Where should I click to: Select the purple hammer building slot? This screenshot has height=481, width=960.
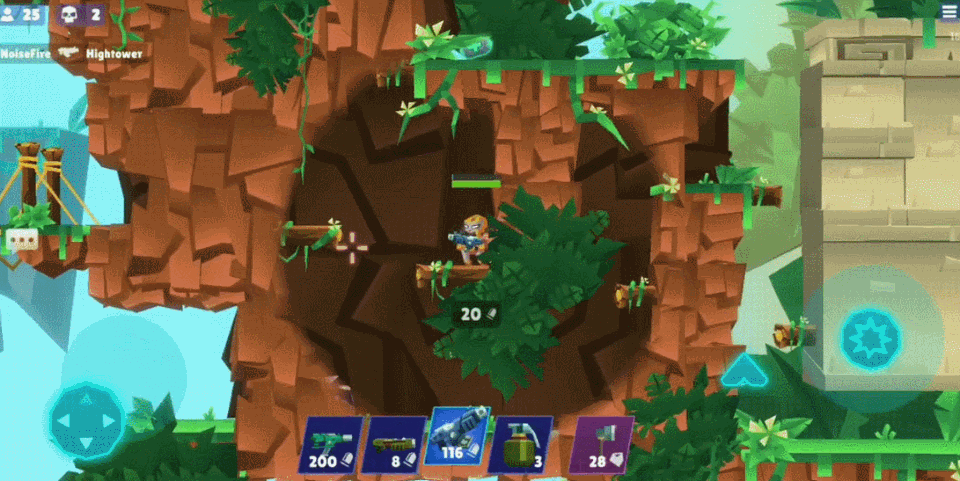coord(601,445)
